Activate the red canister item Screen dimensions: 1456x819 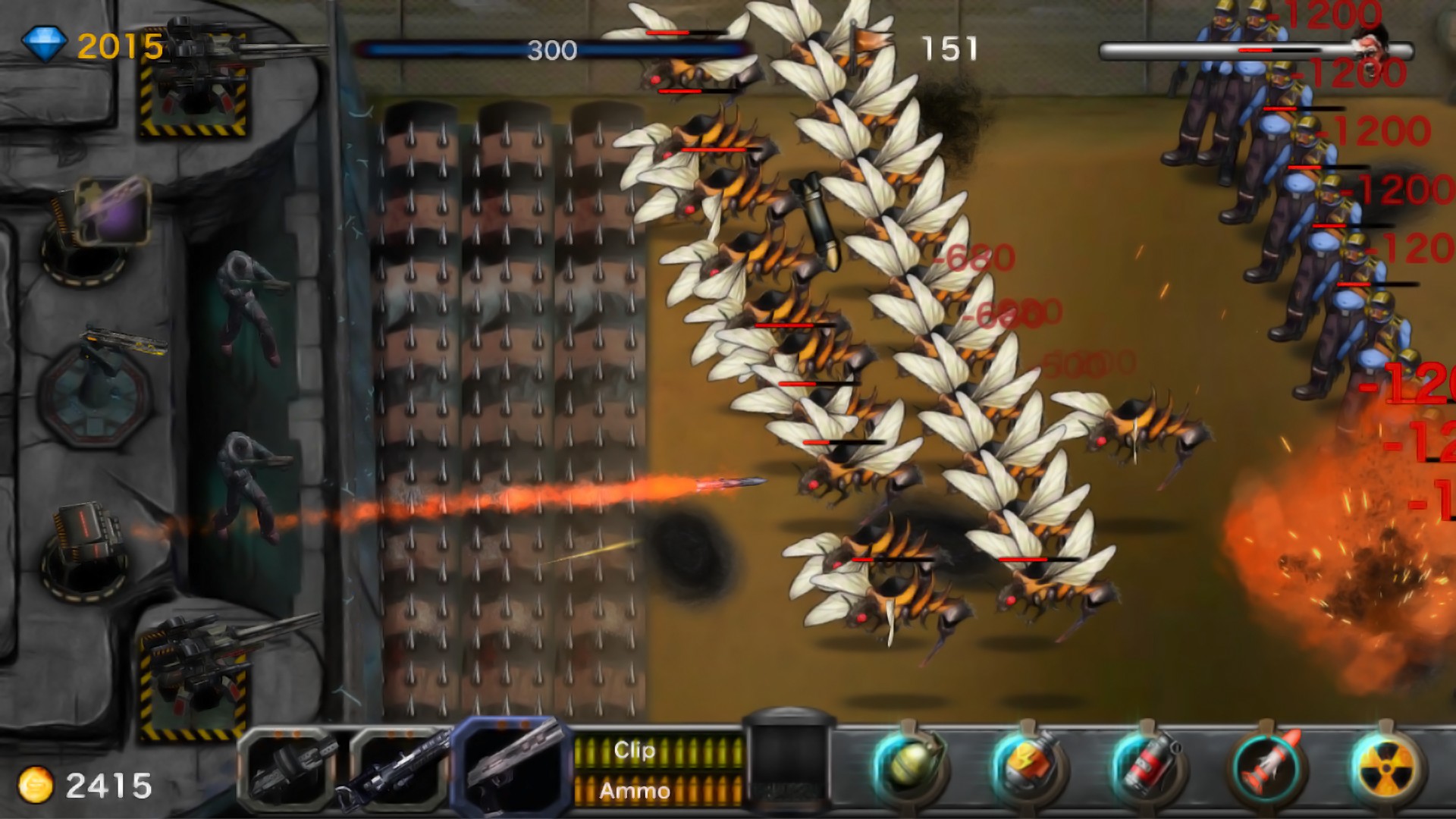tap(1147, 767)
